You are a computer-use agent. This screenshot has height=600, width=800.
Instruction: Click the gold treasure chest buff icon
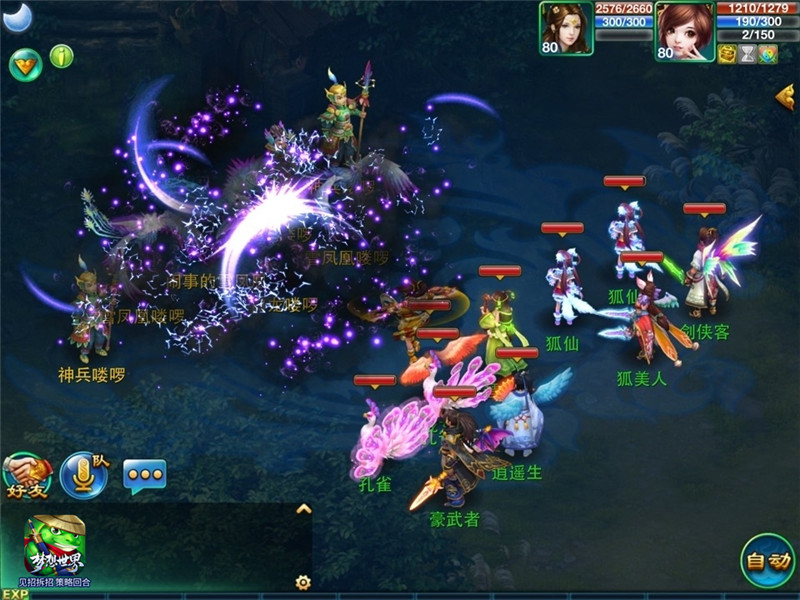click(727, 54)
